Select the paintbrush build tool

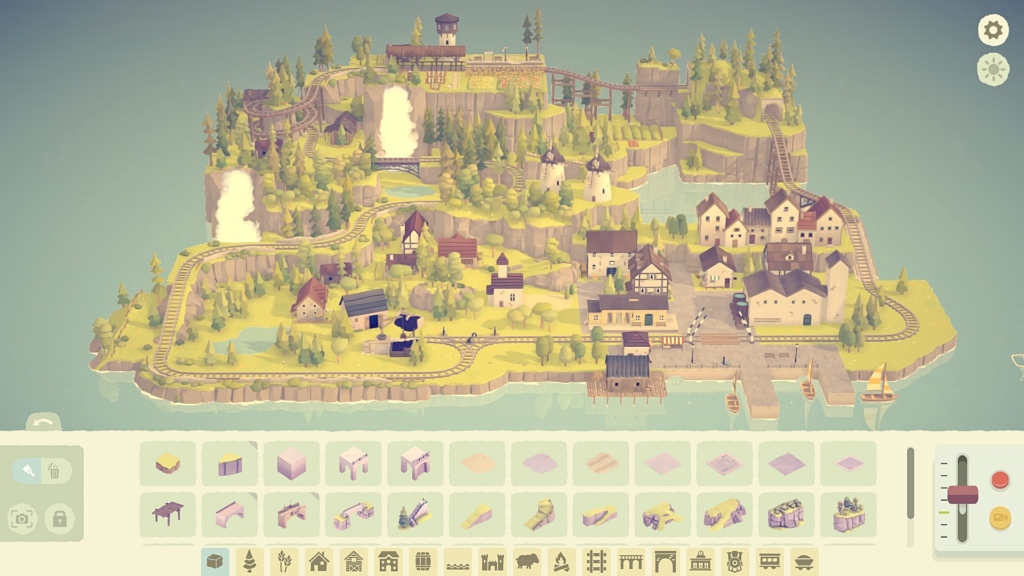pos(29,470)
